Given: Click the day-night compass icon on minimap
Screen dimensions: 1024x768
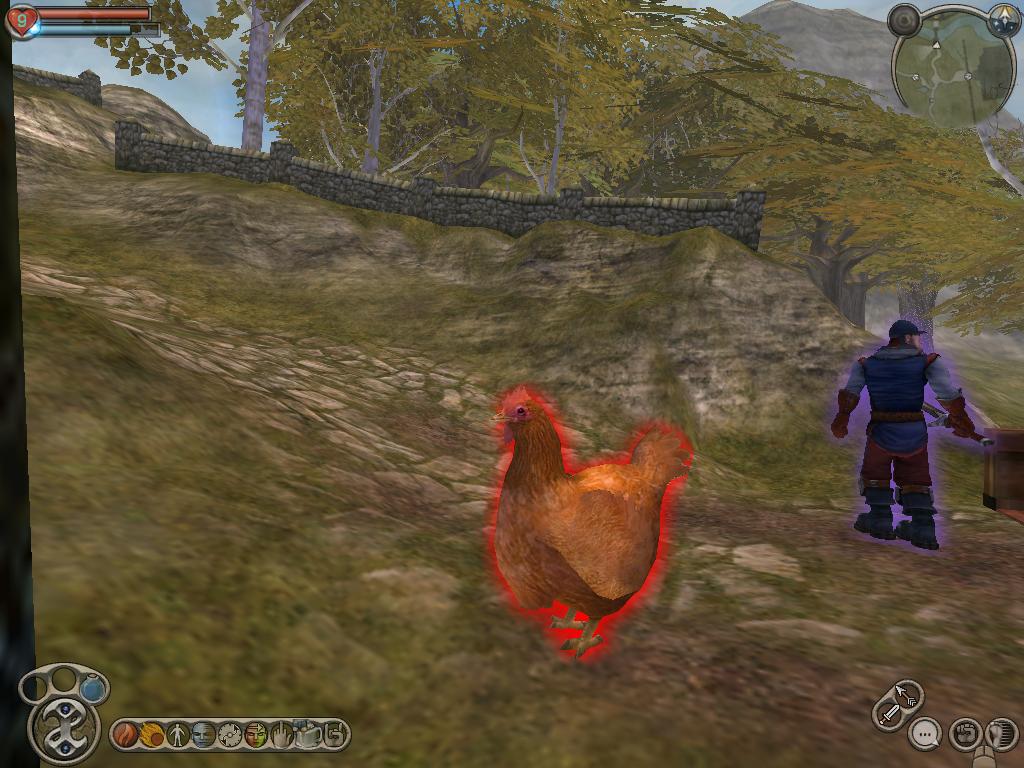Looking at the screenshot, I should point(1003,19).
